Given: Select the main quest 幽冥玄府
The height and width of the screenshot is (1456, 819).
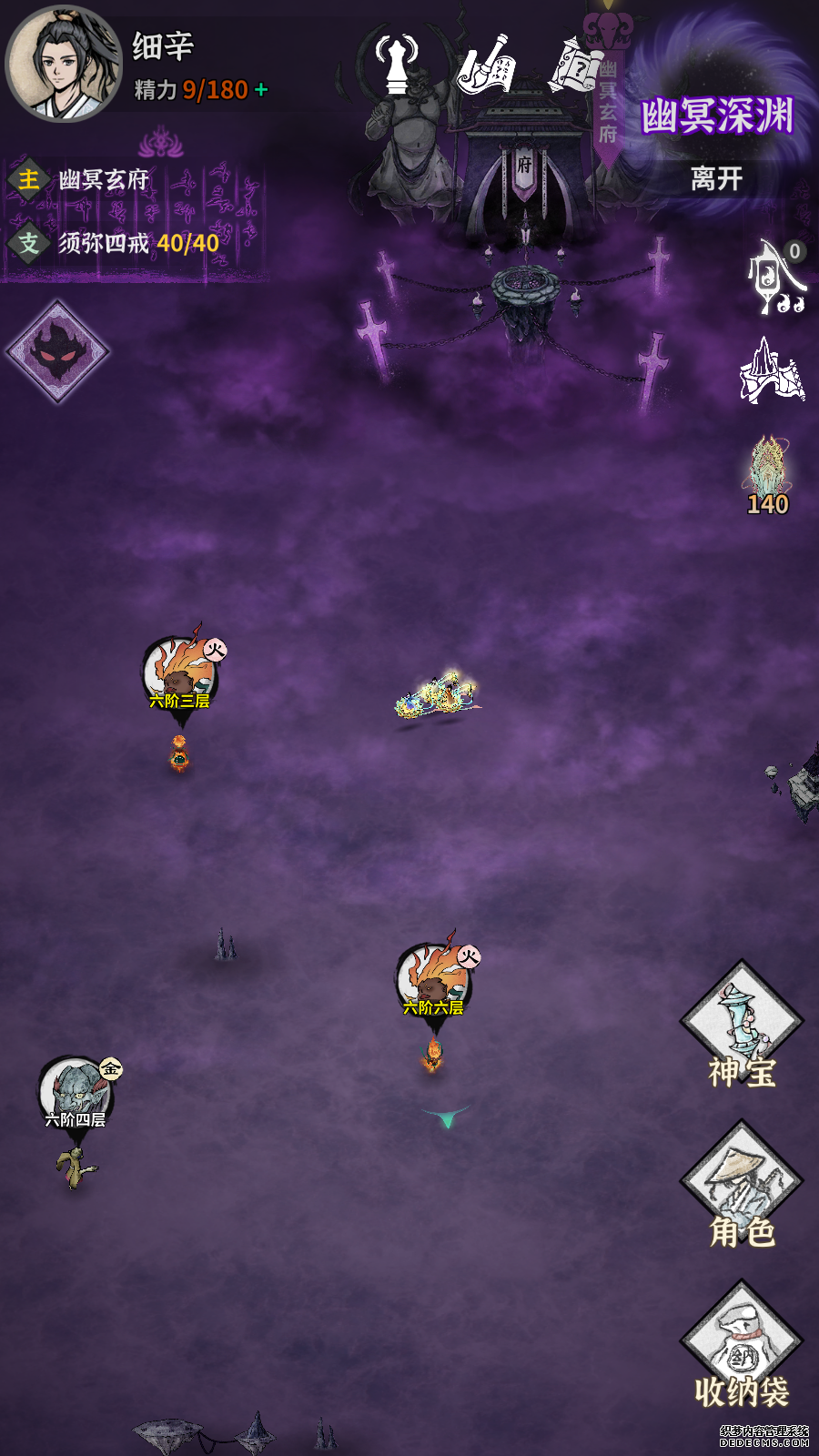Looking at the screenshot, I should coord(102,180).
